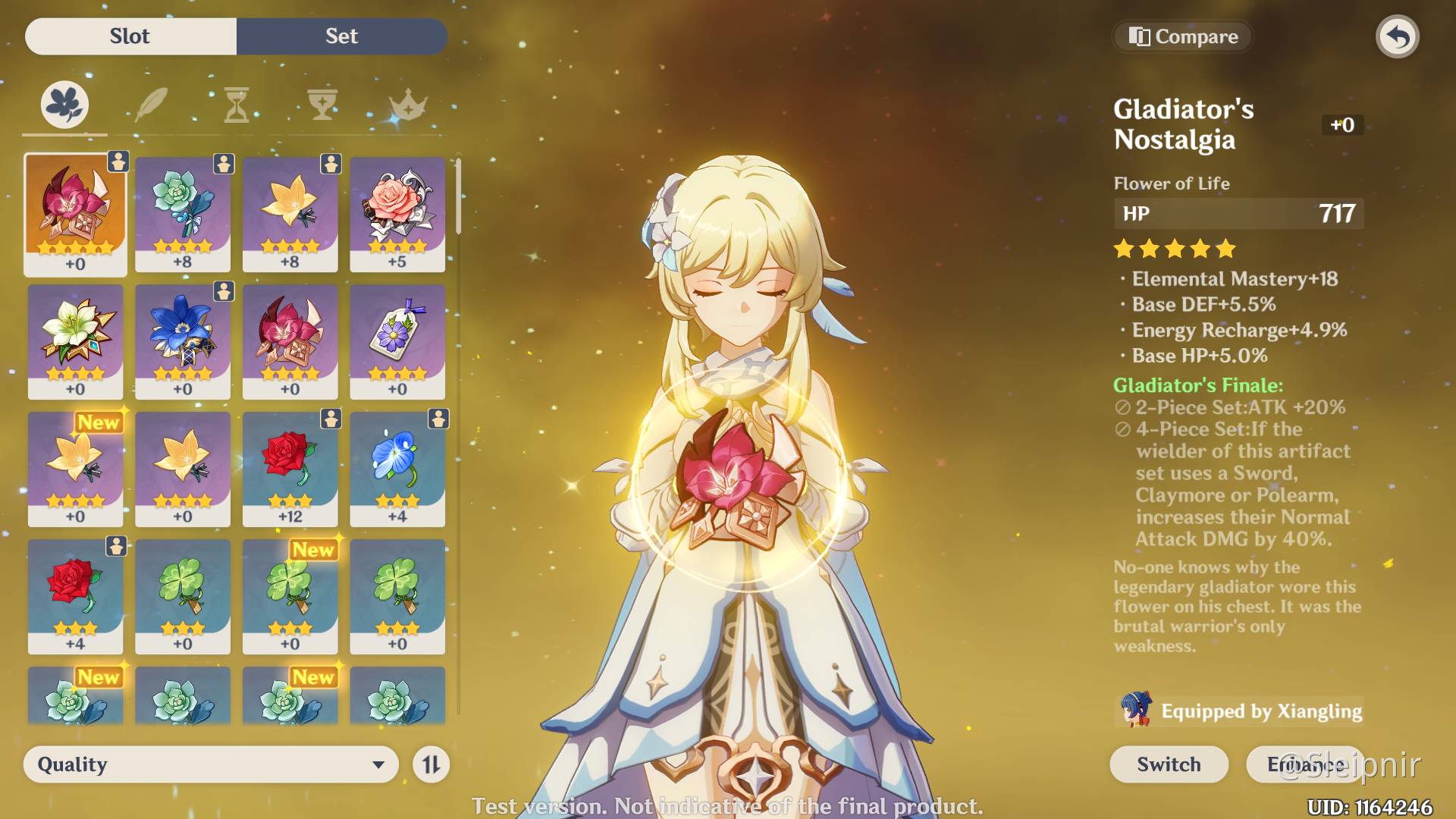
Task: Switch to the Set tab
Action: click(x=341, y=36)
